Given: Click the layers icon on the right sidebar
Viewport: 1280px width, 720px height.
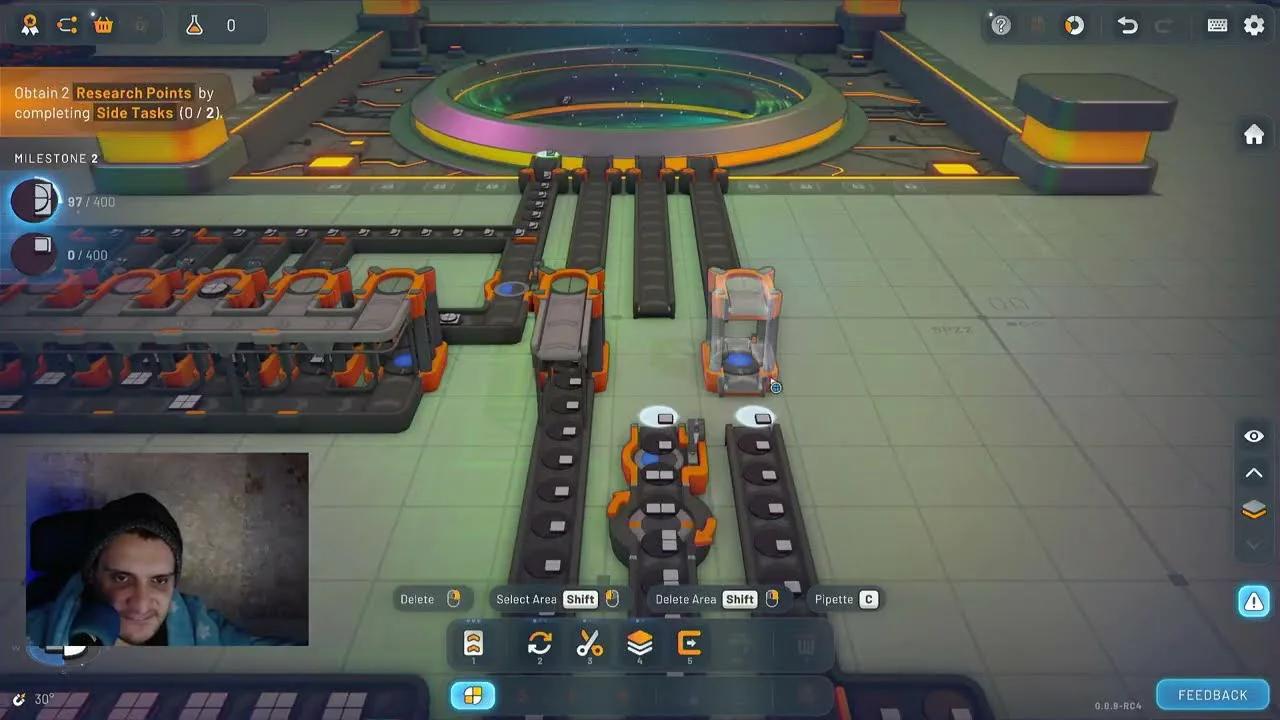Looking at the screenshot, I should [x=1253, y=509].
